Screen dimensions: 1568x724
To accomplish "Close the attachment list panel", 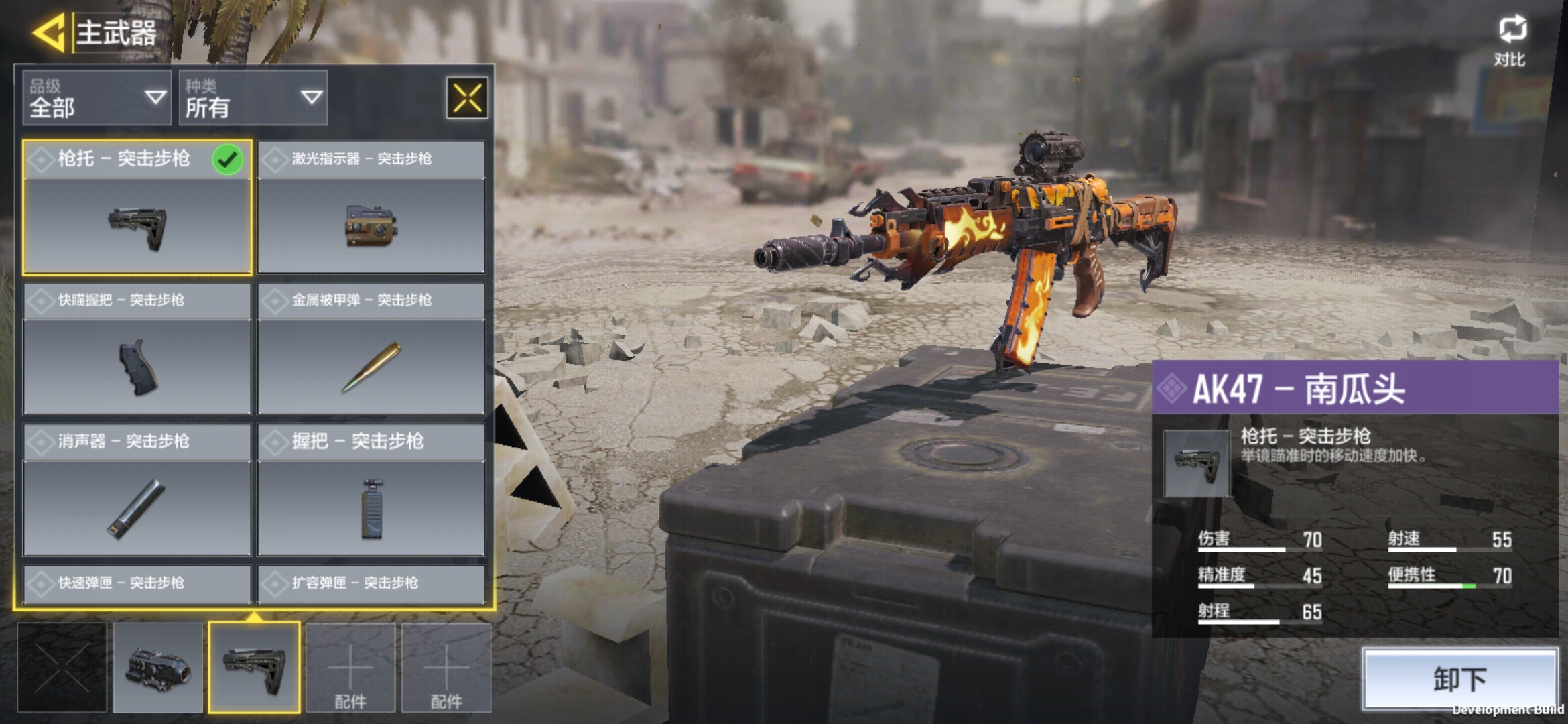I will [x=467, y=99].
